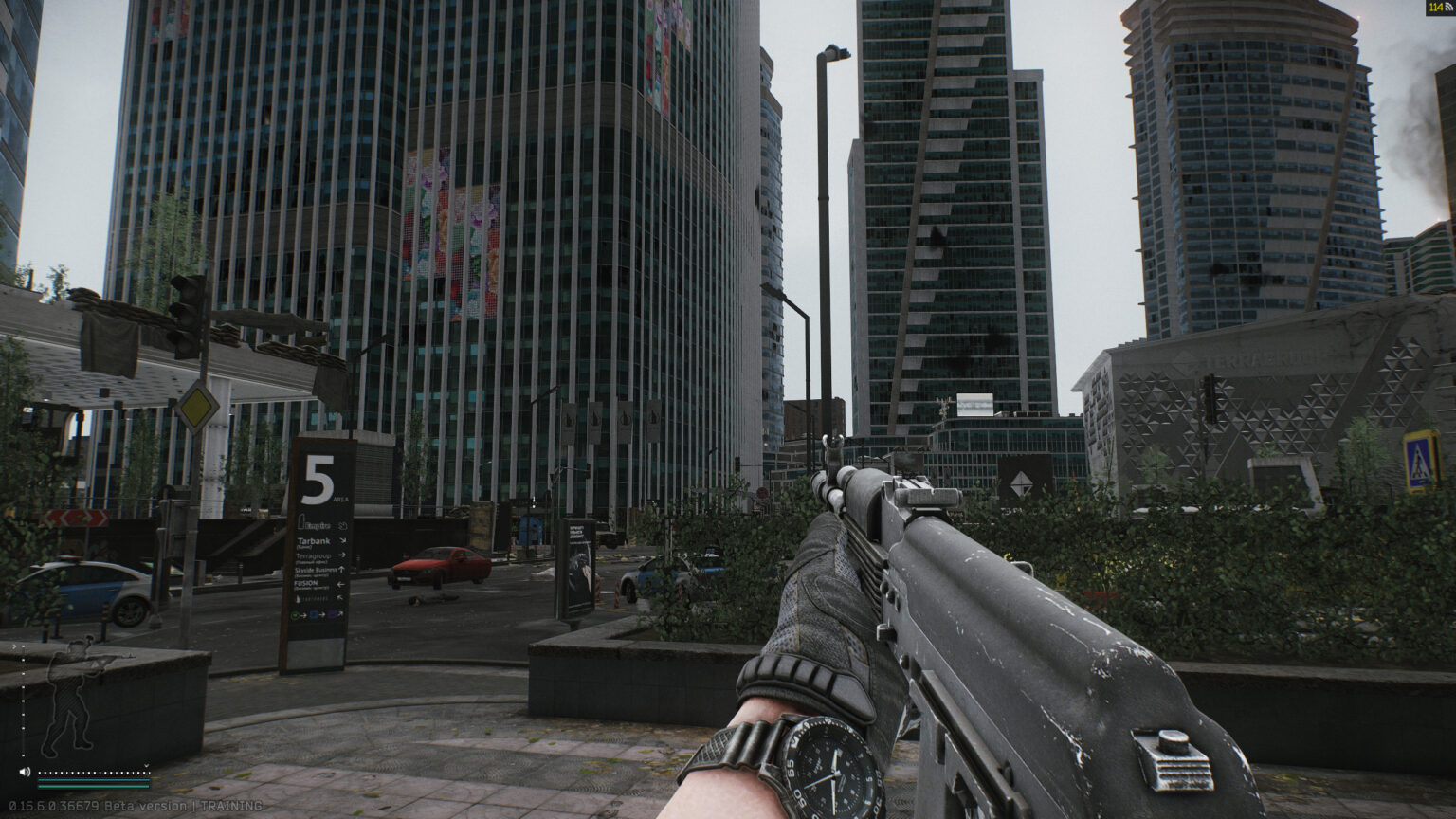
Task: Mute game audio with the speaker toggle
Action: pyautogui.click(x=25, y=771)
